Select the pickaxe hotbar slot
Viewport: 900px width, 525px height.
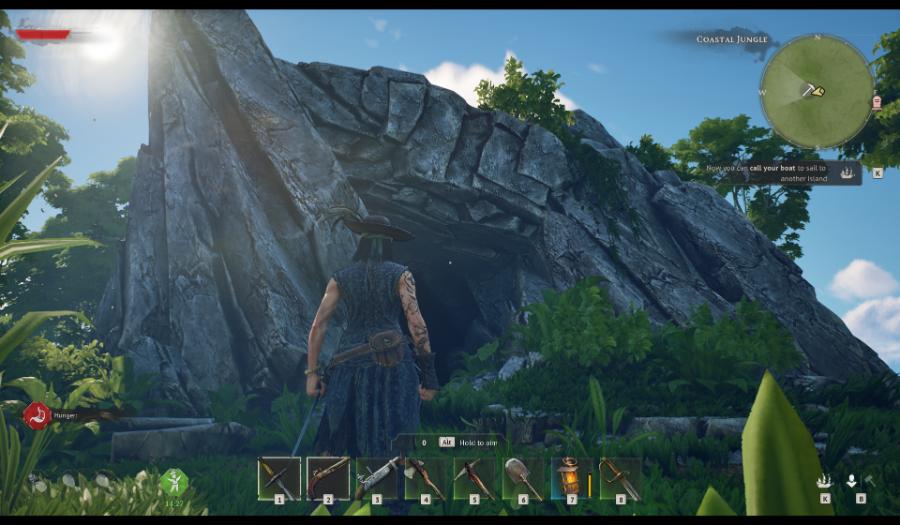pyautogui.click(x=474, y=478)
